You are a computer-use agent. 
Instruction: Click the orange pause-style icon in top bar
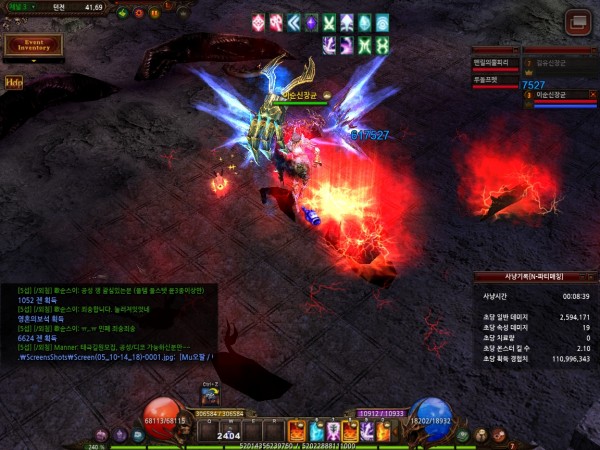point(155,13)
